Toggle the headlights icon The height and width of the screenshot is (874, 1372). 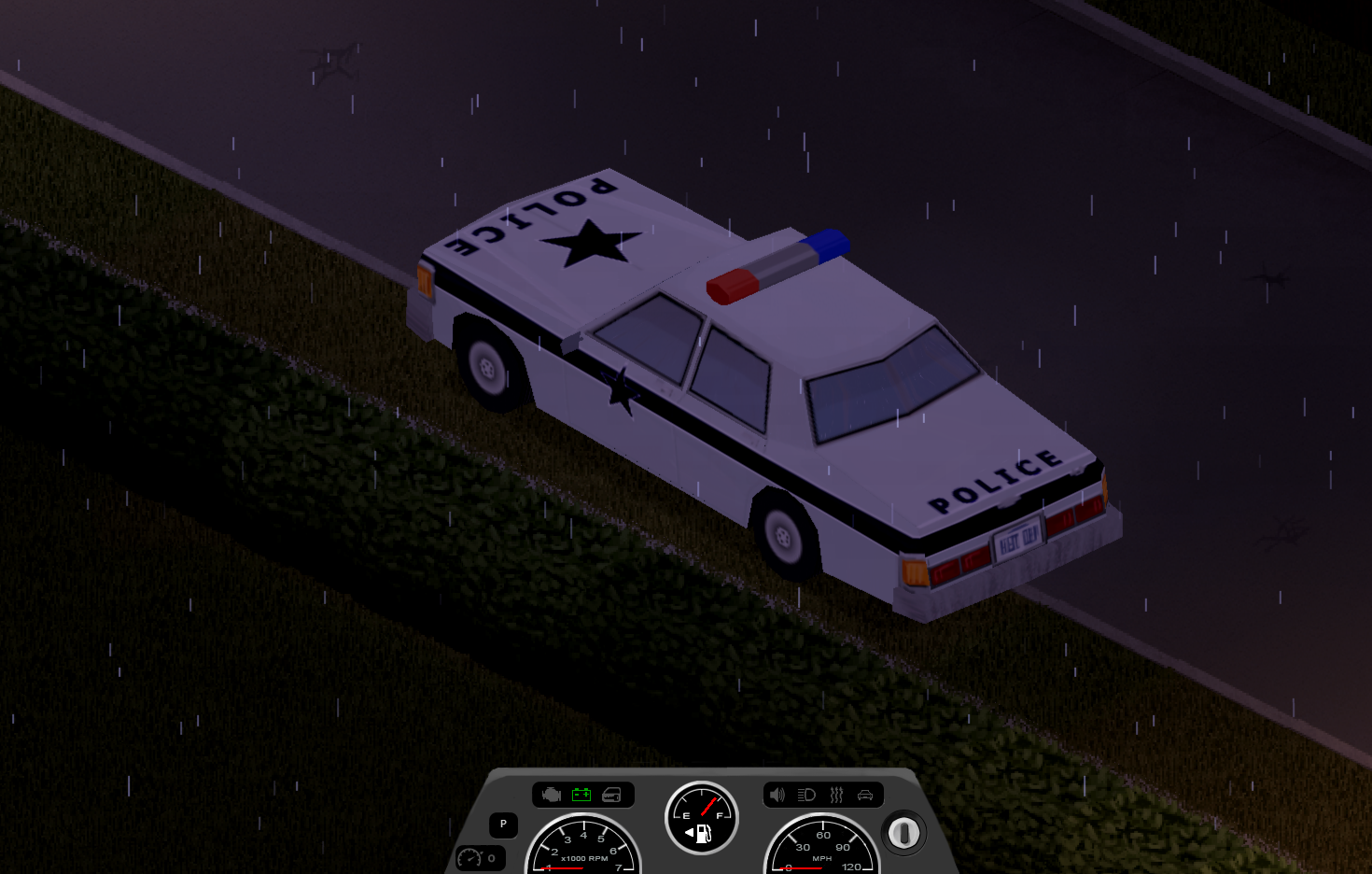coord(806,795)
